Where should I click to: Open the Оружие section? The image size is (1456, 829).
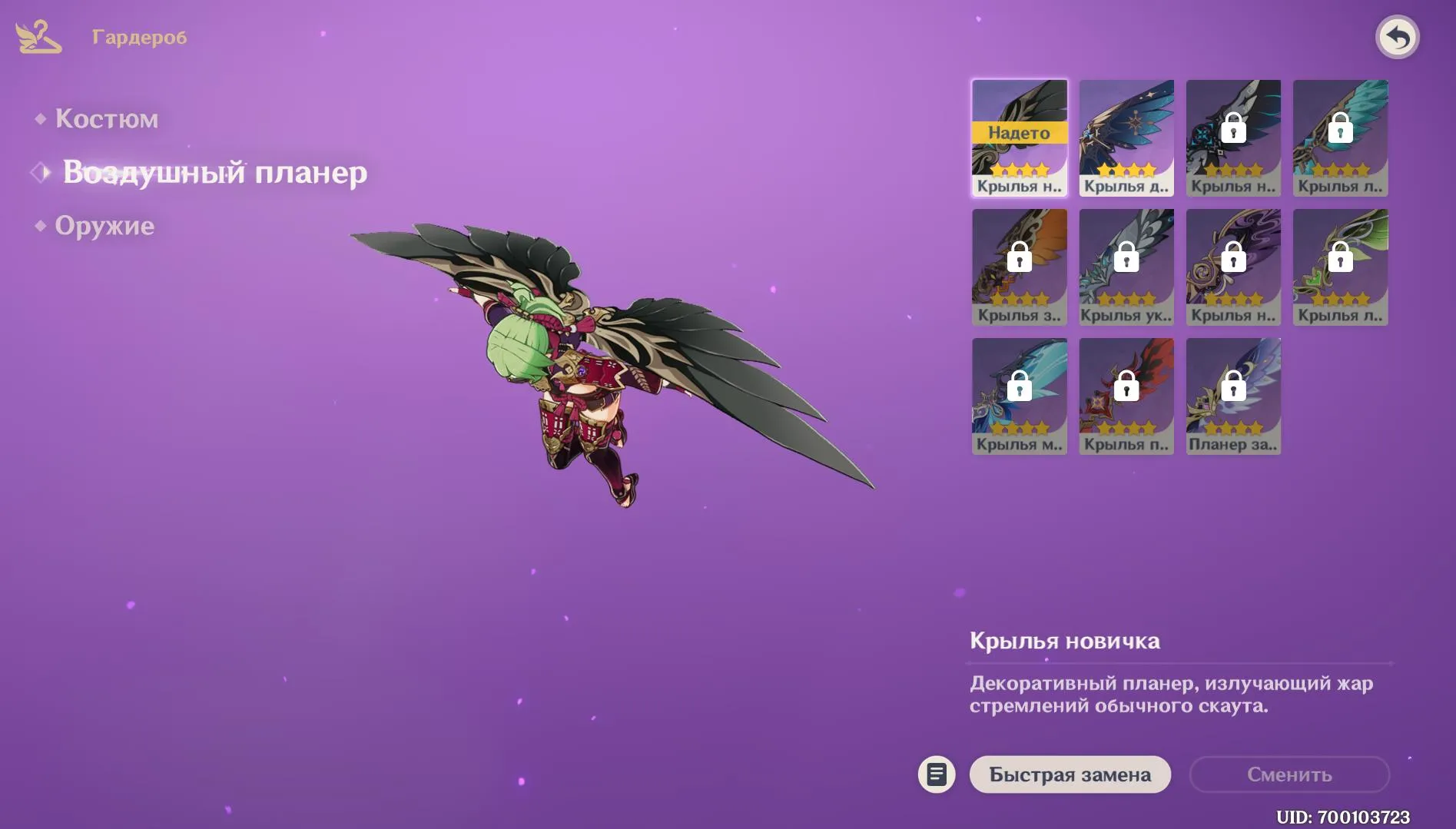(104, 225)
